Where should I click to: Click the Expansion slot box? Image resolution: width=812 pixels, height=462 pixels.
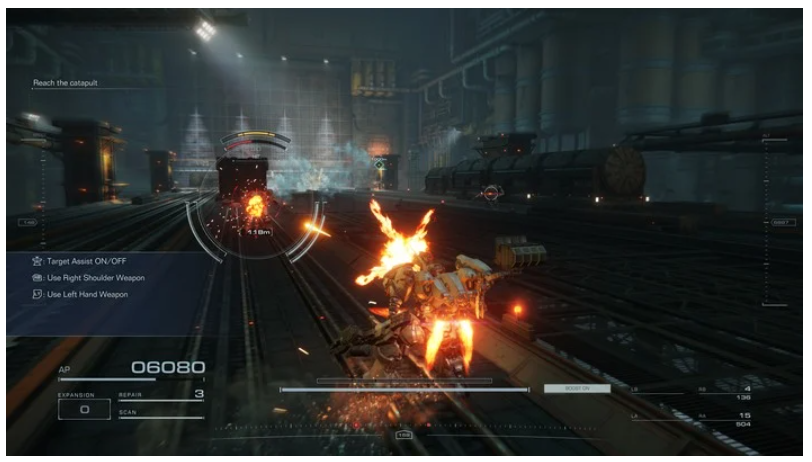[x=84, y=409]
